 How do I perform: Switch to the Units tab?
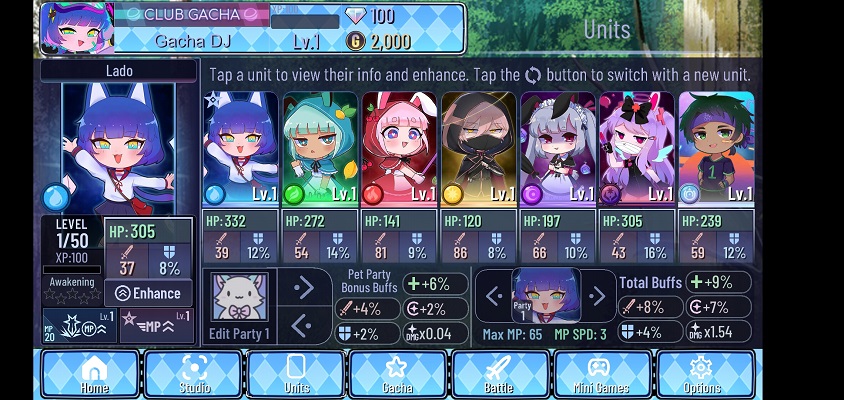click(297, 374)
